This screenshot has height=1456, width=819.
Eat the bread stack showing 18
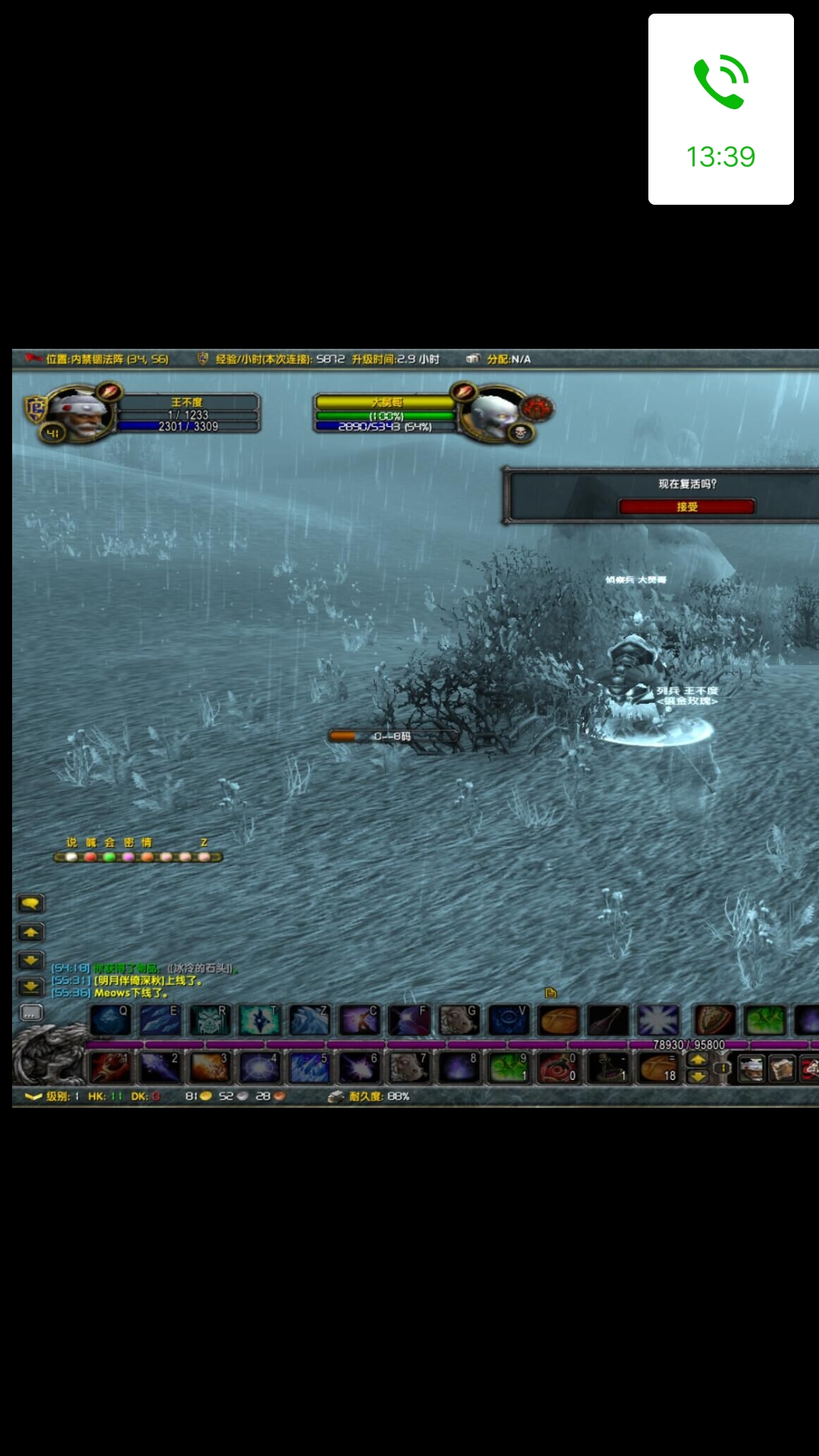pyautogui.click(x=657, y=1068)
